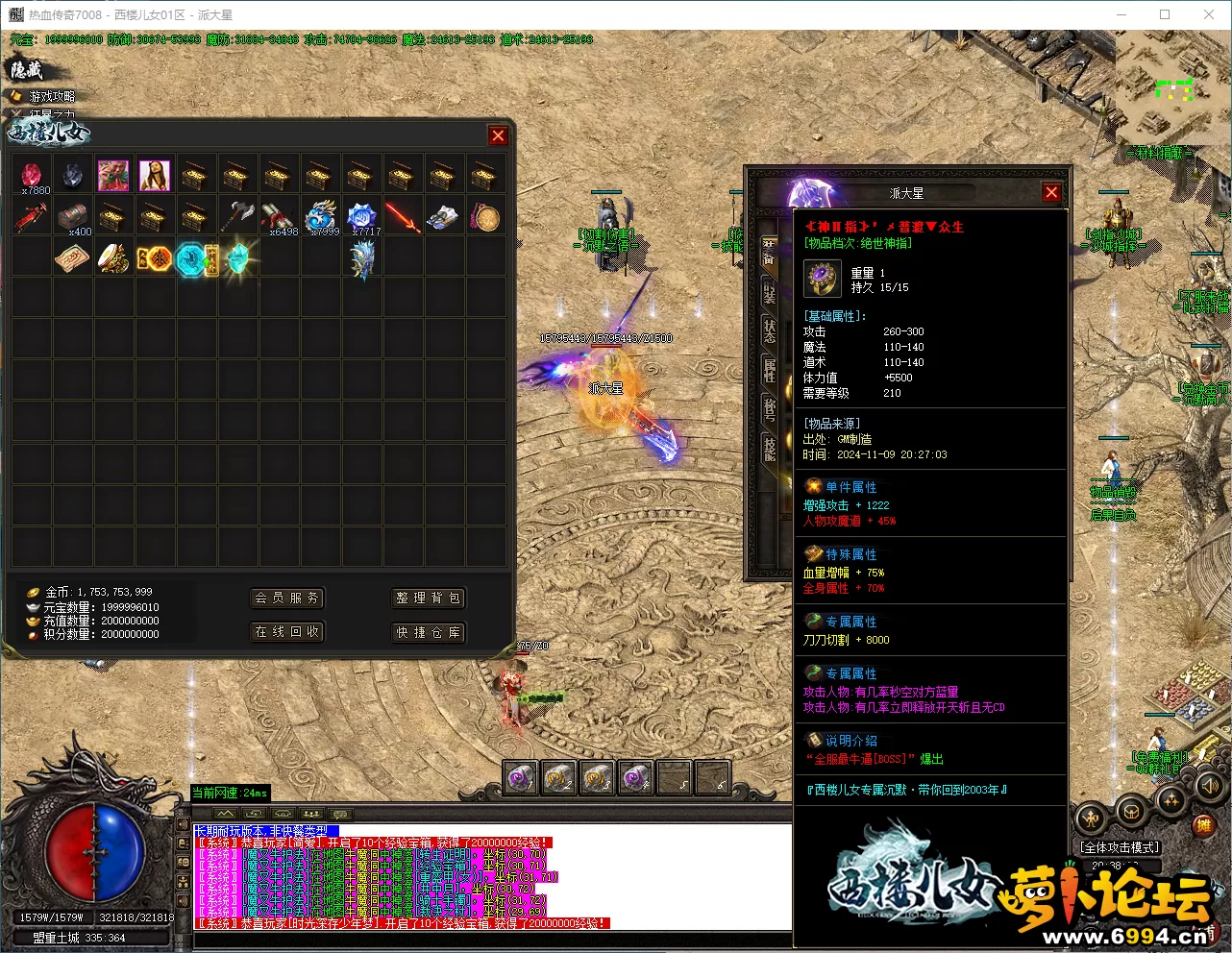This screenshot has width=1232, height=953.
Task: Select the glowing cyan crystal item
Action: click(x=236, y=258)
